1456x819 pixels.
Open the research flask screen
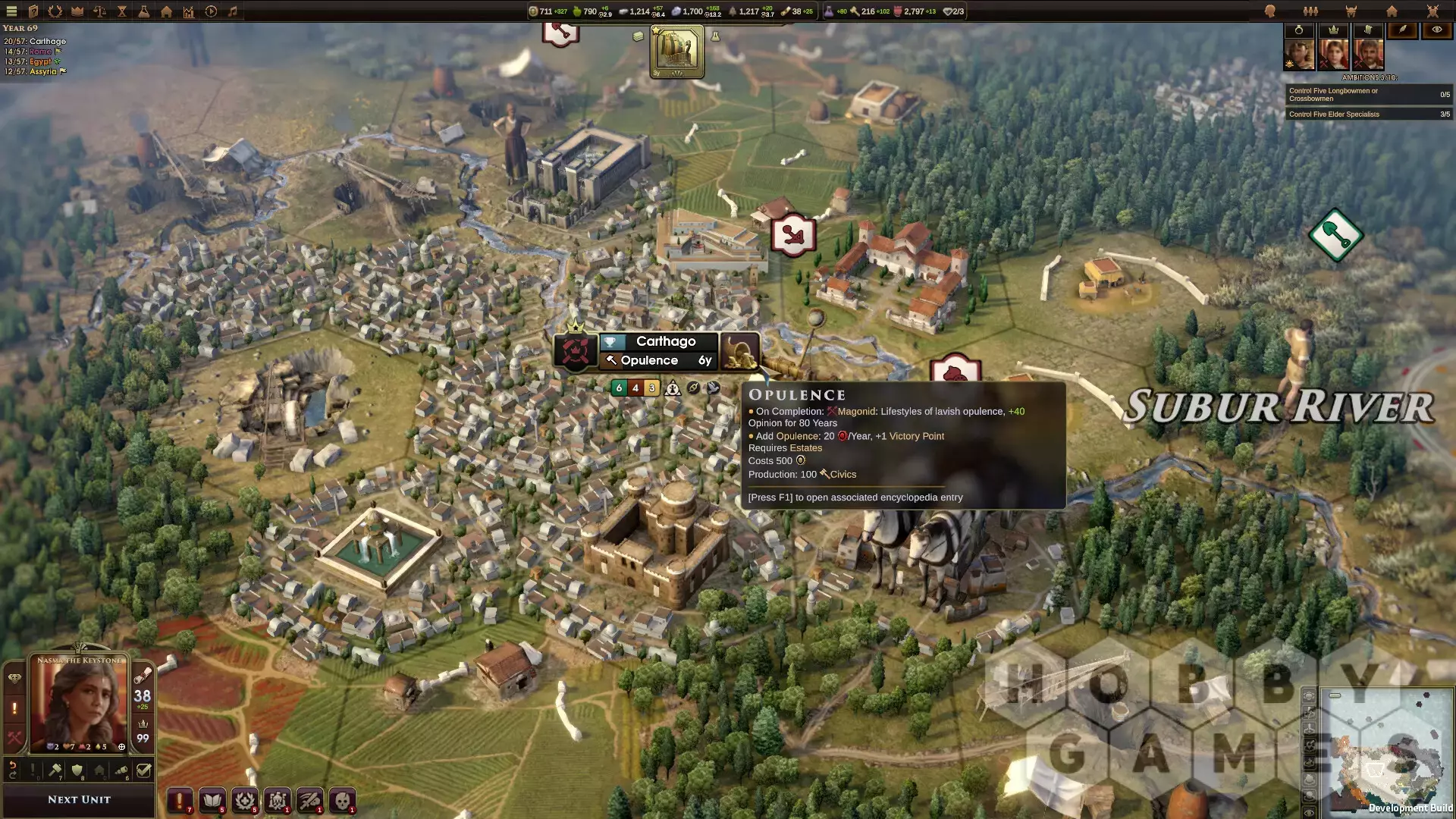pos(143,11)
